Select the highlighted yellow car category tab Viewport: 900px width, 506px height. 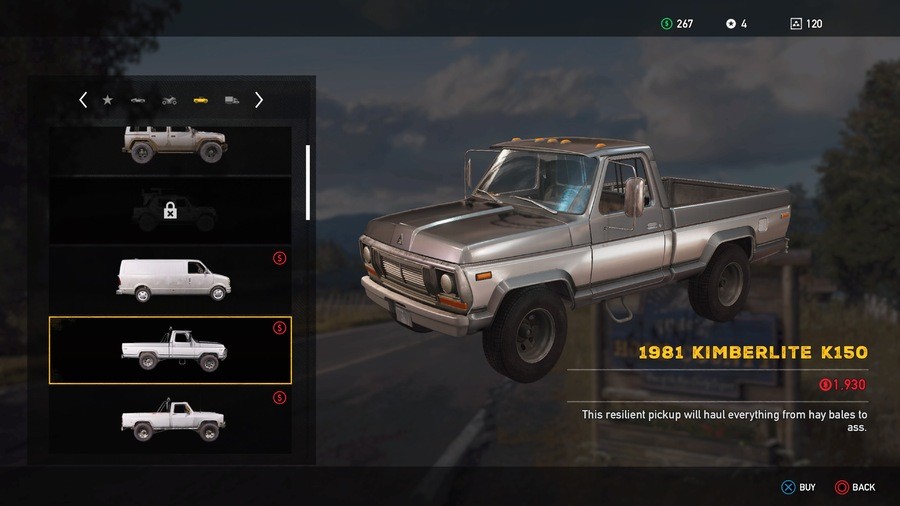(201, 100)
